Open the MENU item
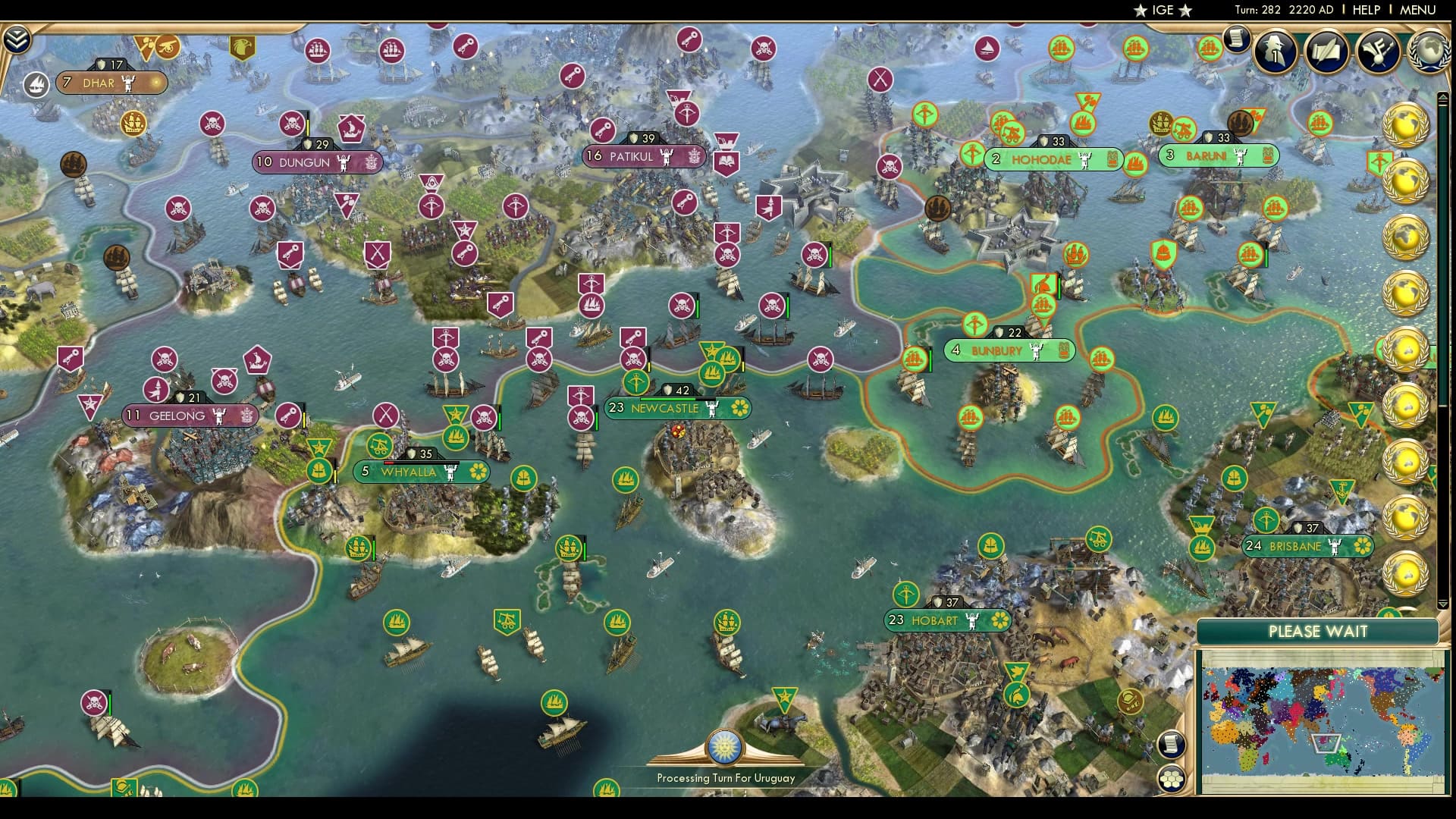The height and width of the screenshot is (819, 1456). click(x=1420, y=11)
